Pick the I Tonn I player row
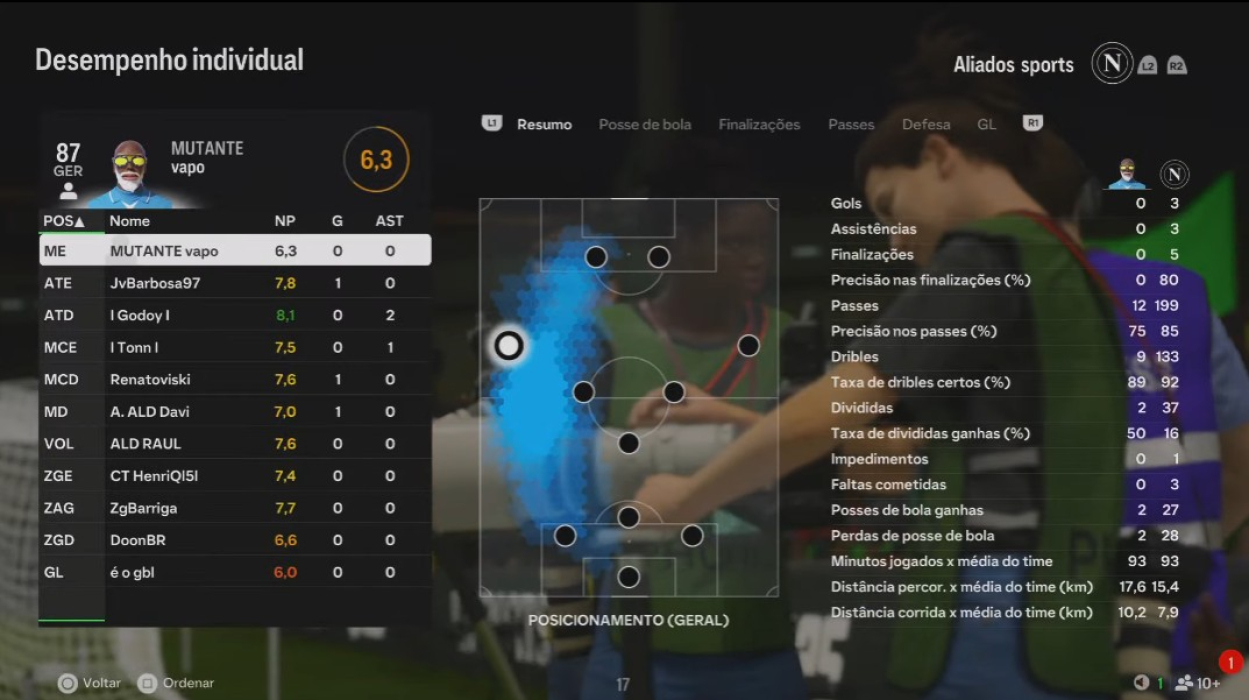Screen dimensions: 1249x700 coord(235,347)
